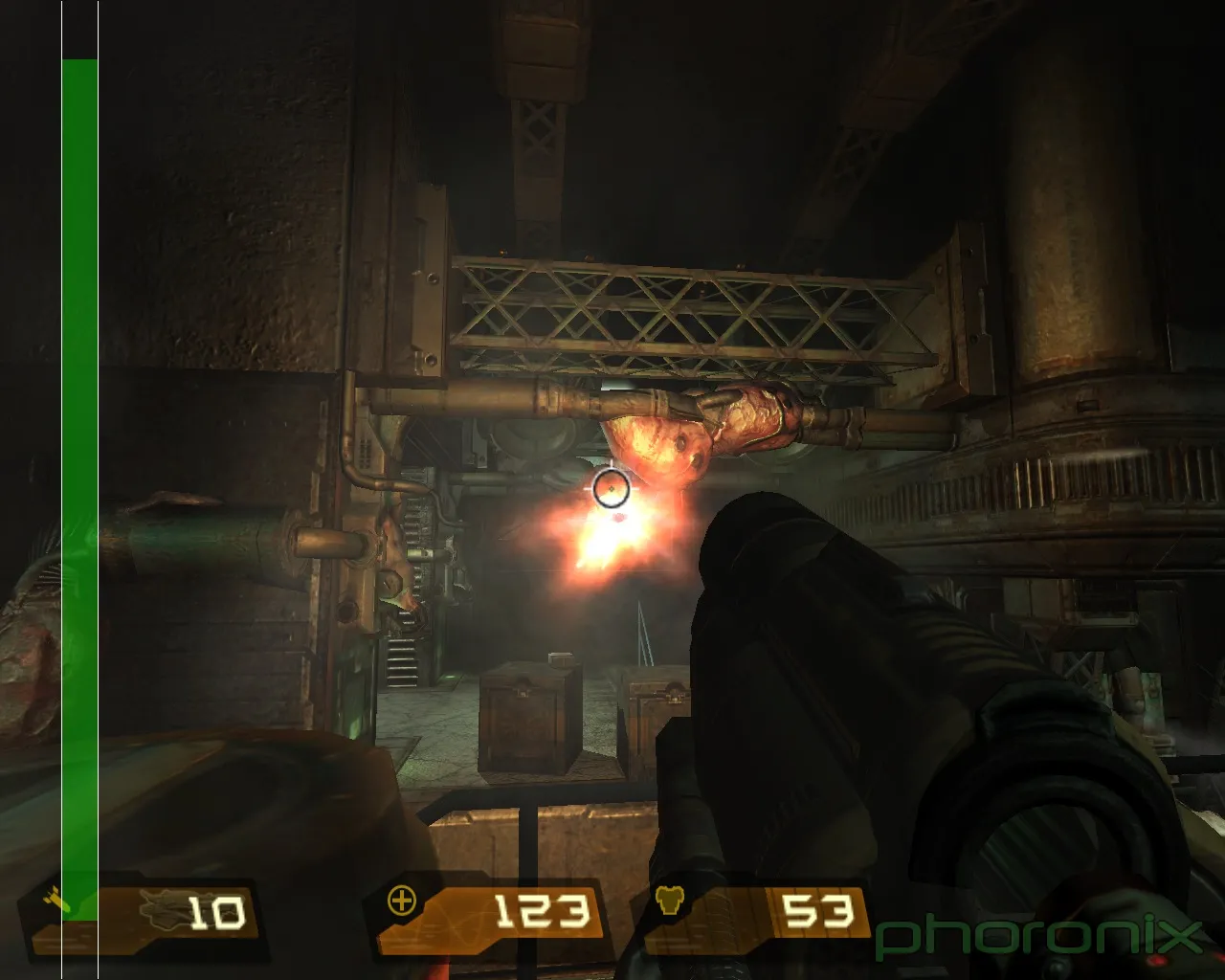Image resolution: width=1225 pixels, height=980 pixels.
Task: Click the yellow armor vest icon
Action: pyautogui.click(x=669, y=900)
